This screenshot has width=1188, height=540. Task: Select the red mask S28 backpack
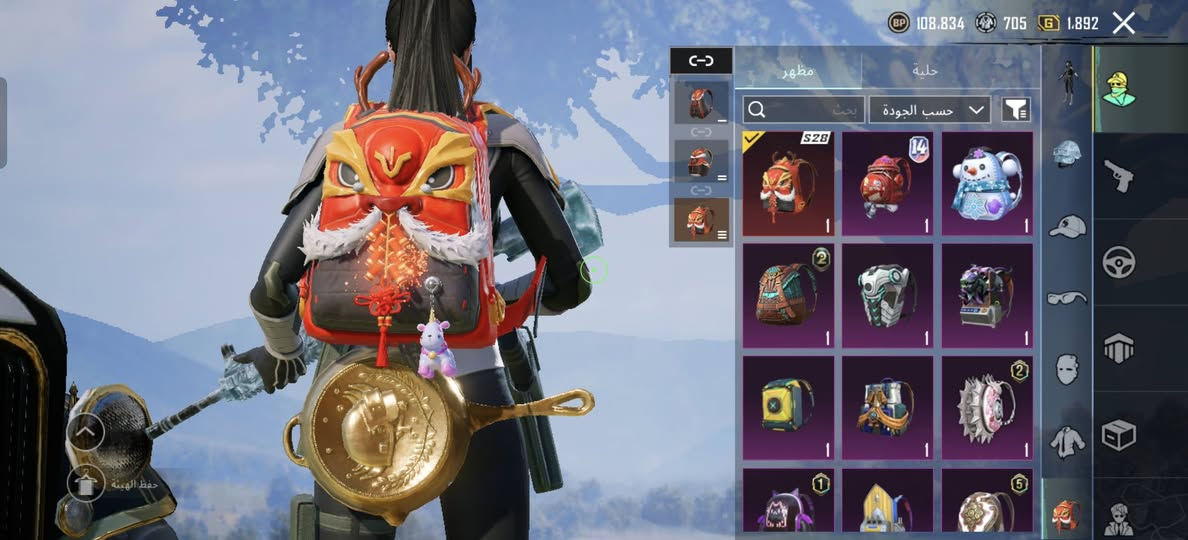pyautogui.click(x=788, y=183)
